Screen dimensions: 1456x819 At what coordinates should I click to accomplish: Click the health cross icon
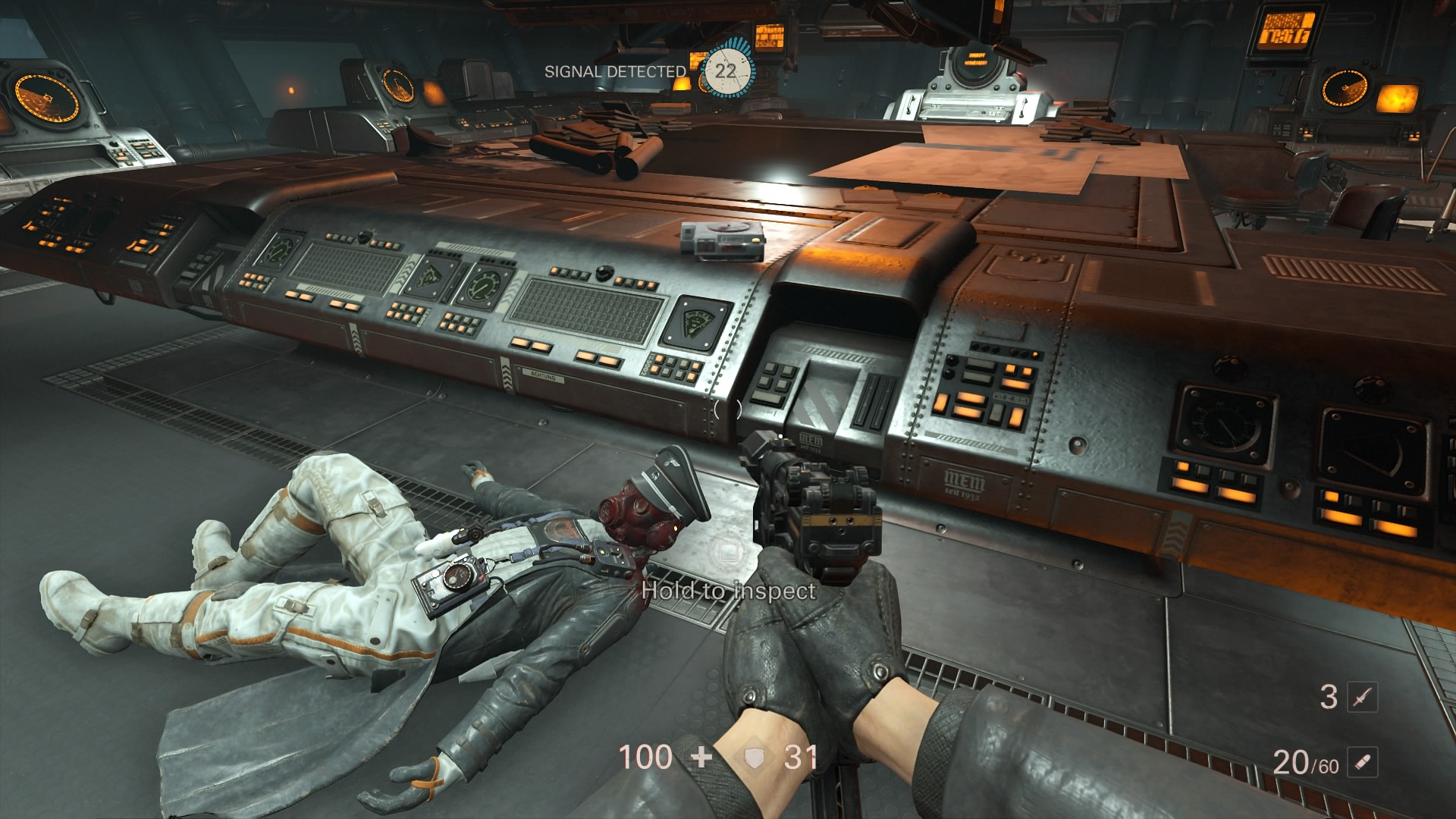pyautogui.click(x=702, y=757)
